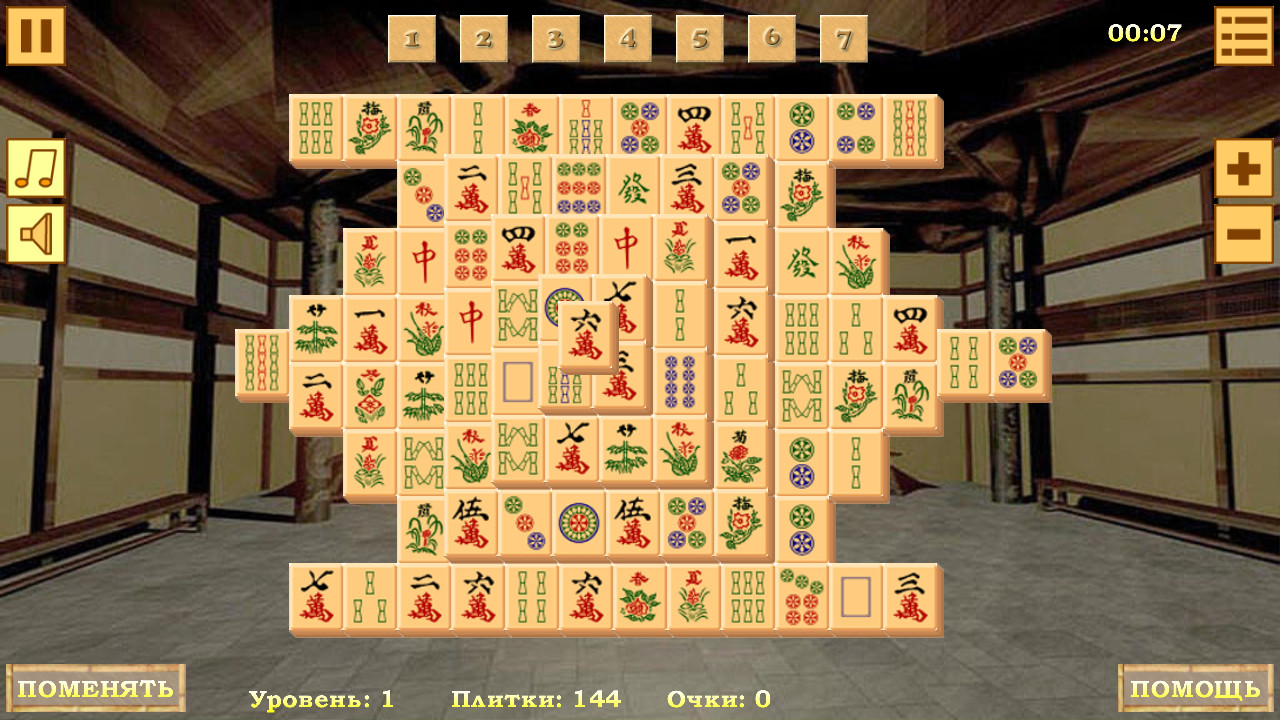This screenshot has height=720, width=1280.
Task: Click the timer showing 00:07
Action: [x=1146, y=32]
